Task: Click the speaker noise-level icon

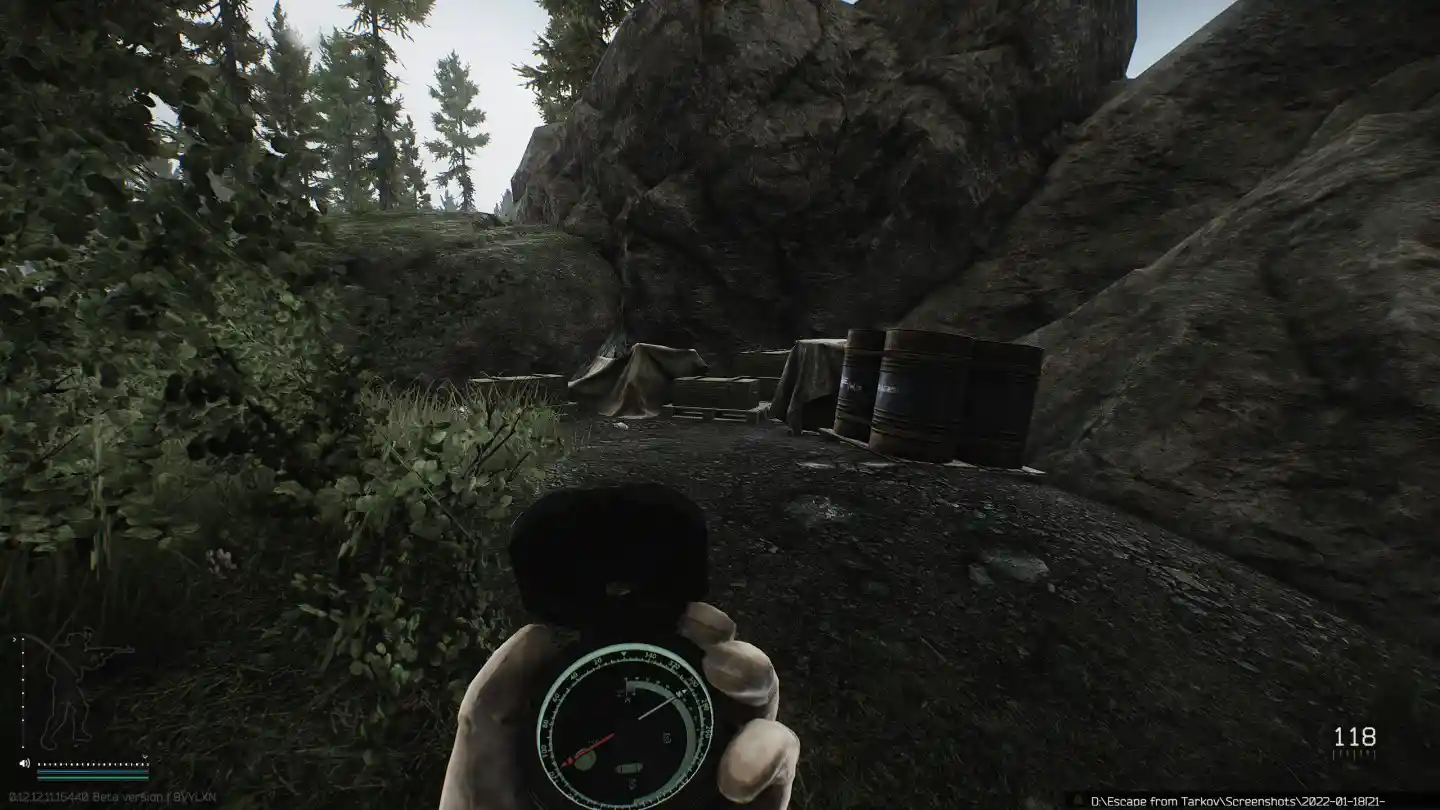Action: [24, 764]
